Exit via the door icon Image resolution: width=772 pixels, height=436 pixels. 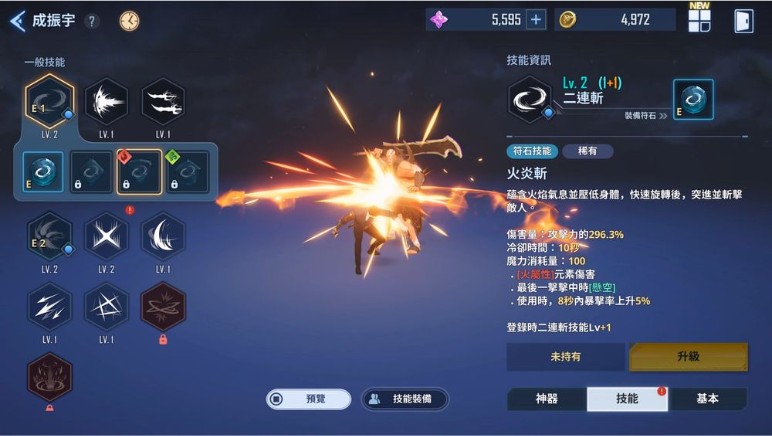[743, 21]
